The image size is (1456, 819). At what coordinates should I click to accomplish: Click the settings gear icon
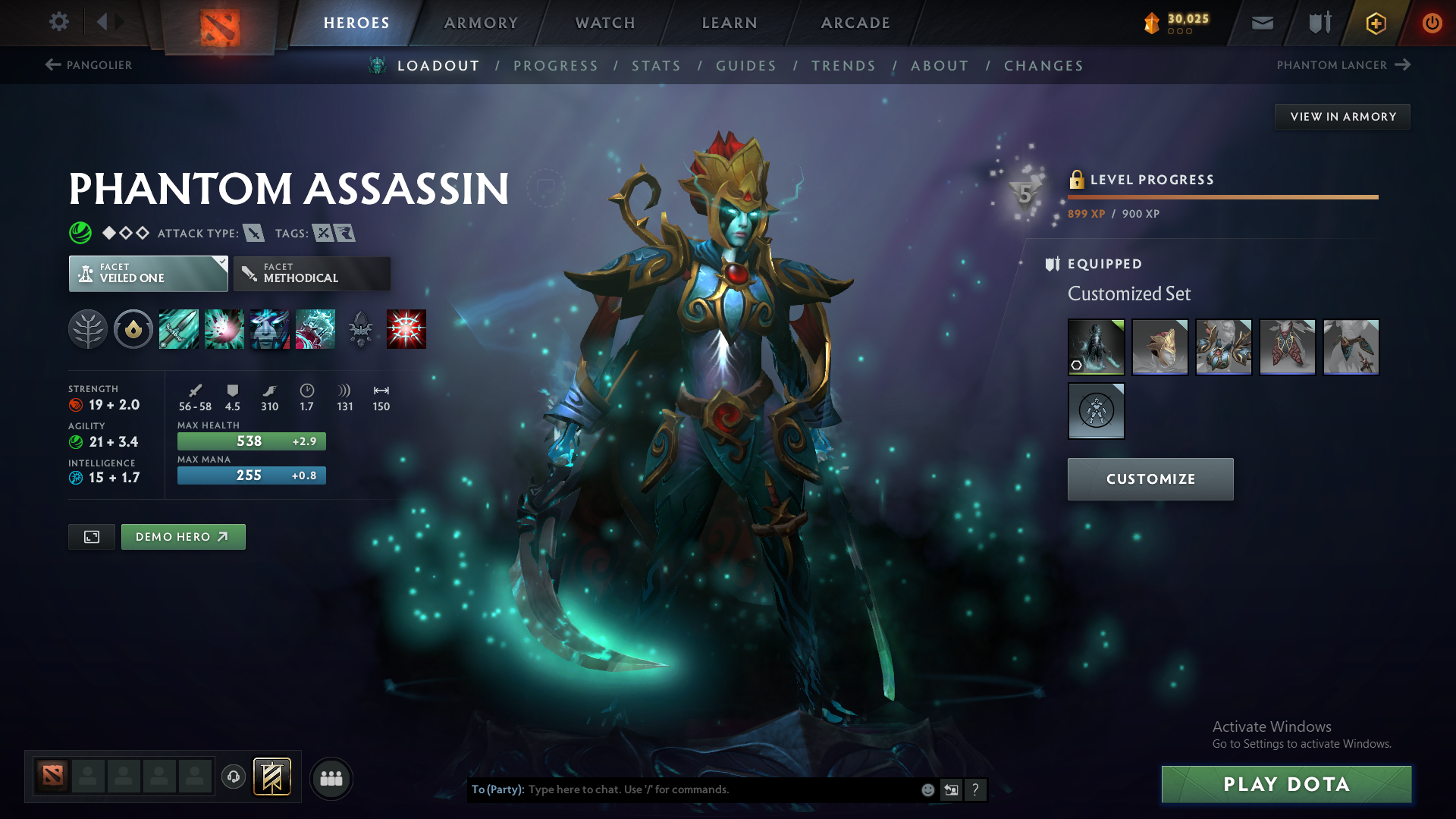(x=59, y=22)
